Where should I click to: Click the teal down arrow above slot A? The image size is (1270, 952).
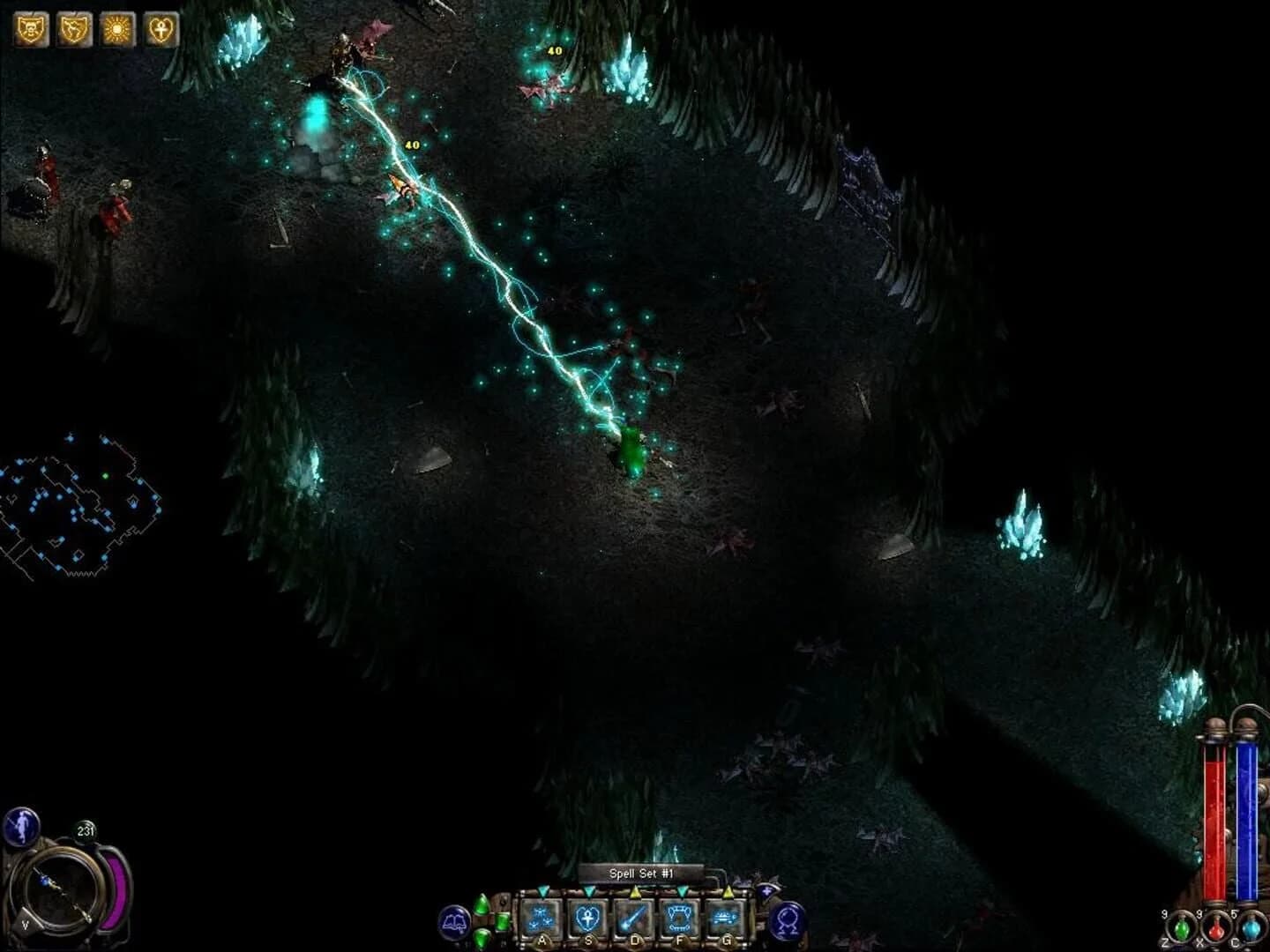click(x=542, y=892)
